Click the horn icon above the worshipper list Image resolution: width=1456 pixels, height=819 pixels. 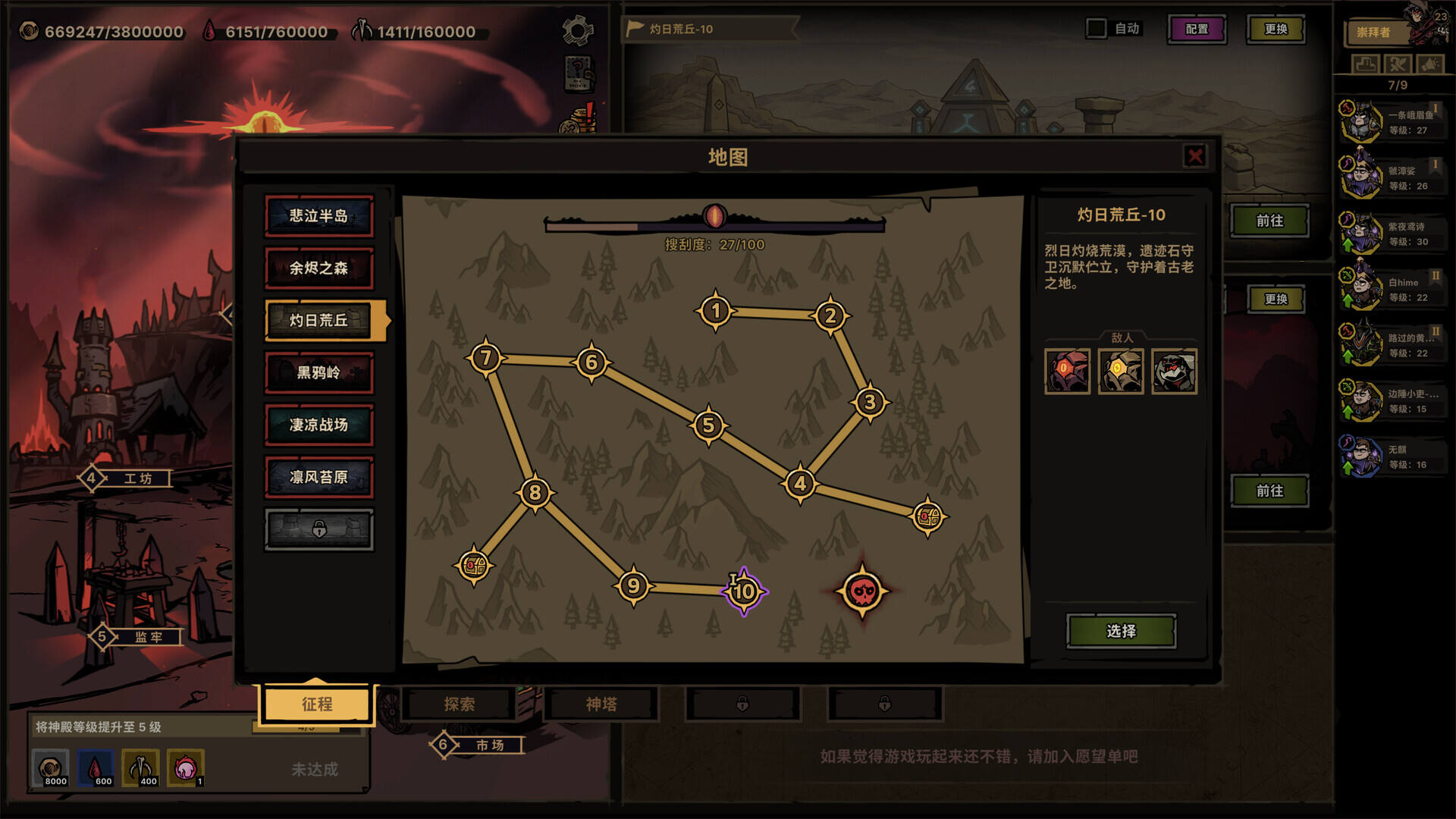(1429, 65)
